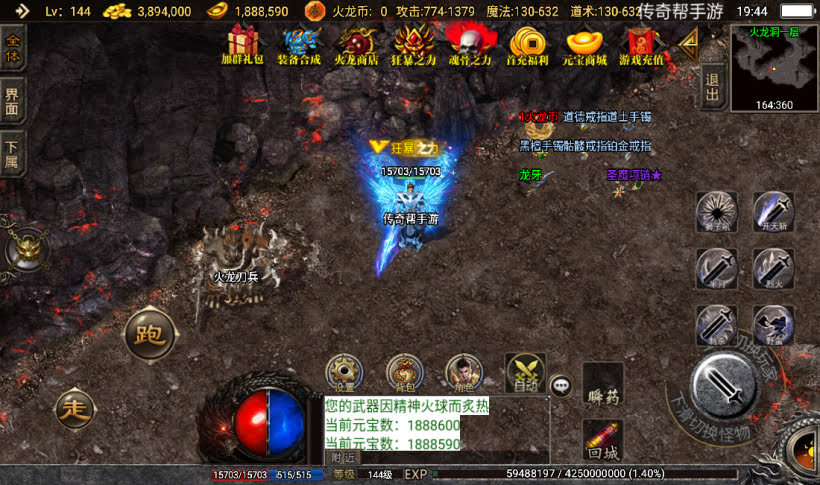Visit the 火龙商店 shop

[355, 43]
